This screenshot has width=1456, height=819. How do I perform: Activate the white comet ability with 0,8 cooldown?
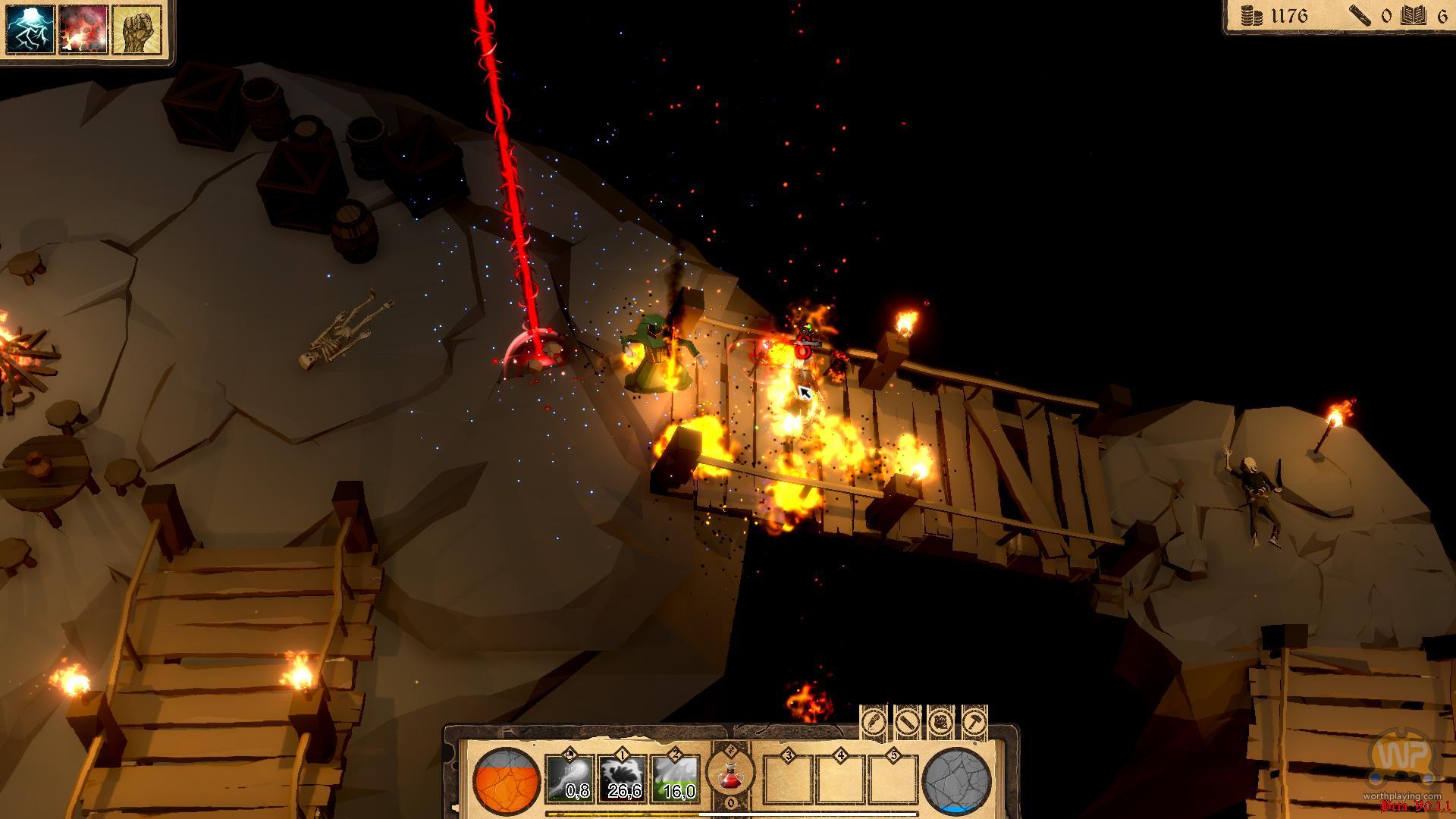[570, 779]
